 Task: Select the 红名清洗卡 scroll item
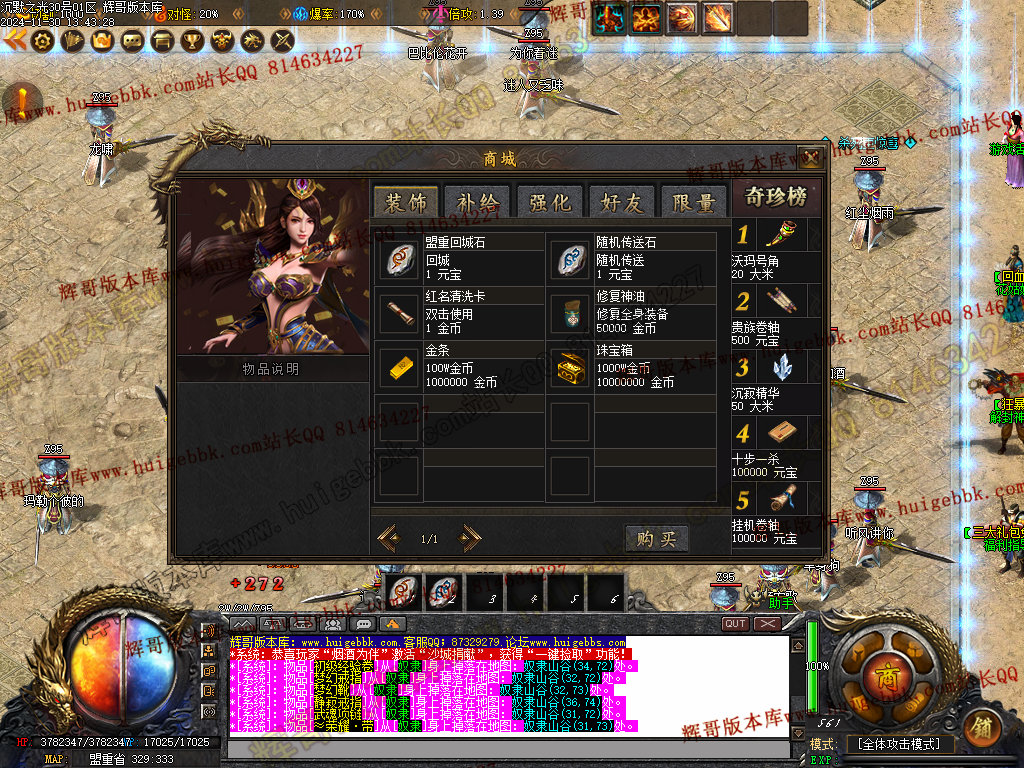point(400,313)
